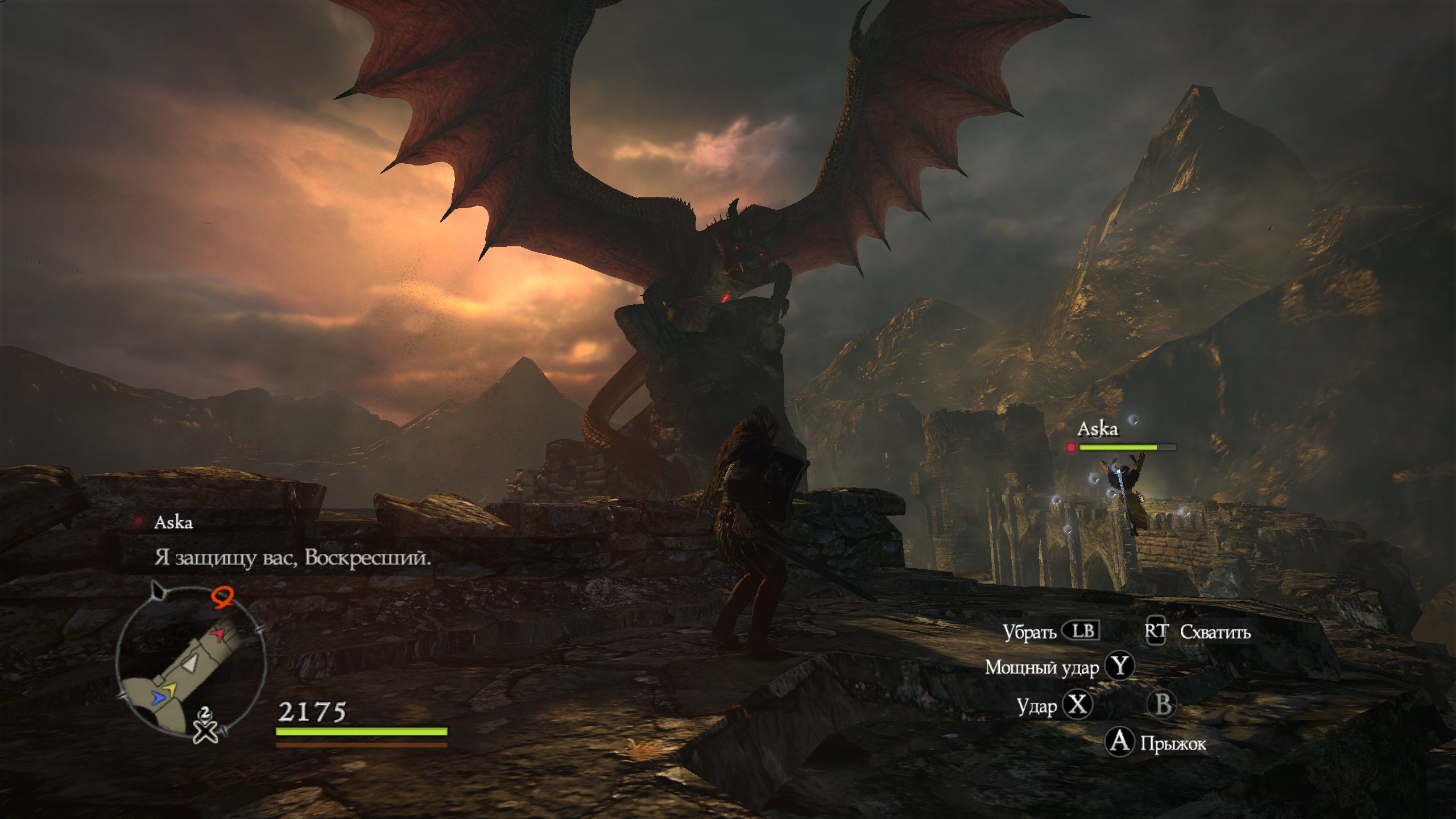This screenshot has height=819, width=1456.
Task: Click the crossed-bones icon beside the minimap
Action: coord(205,730)
